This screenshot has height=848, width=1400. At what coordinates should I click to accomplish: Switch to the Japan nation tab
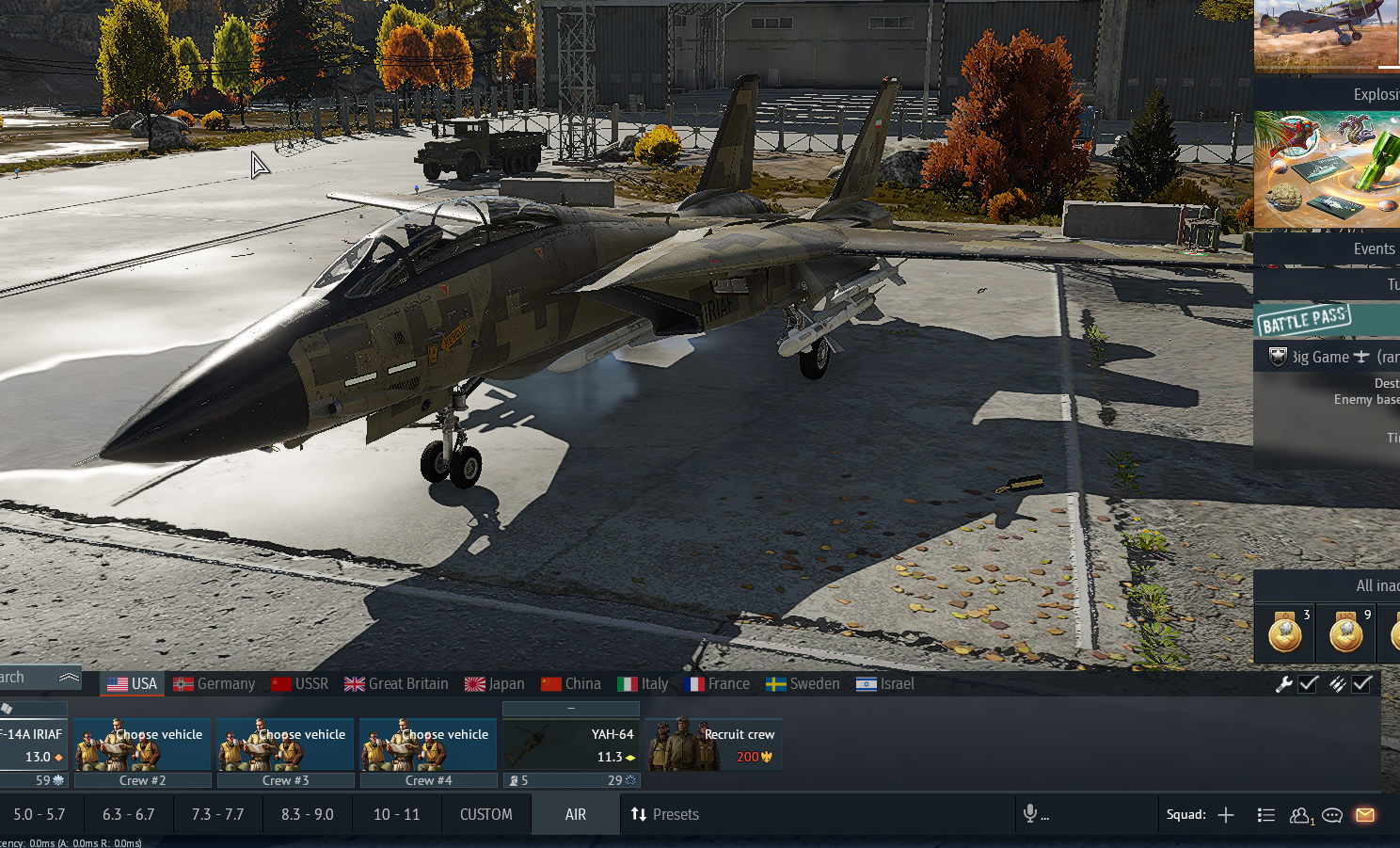click(495, 684)
